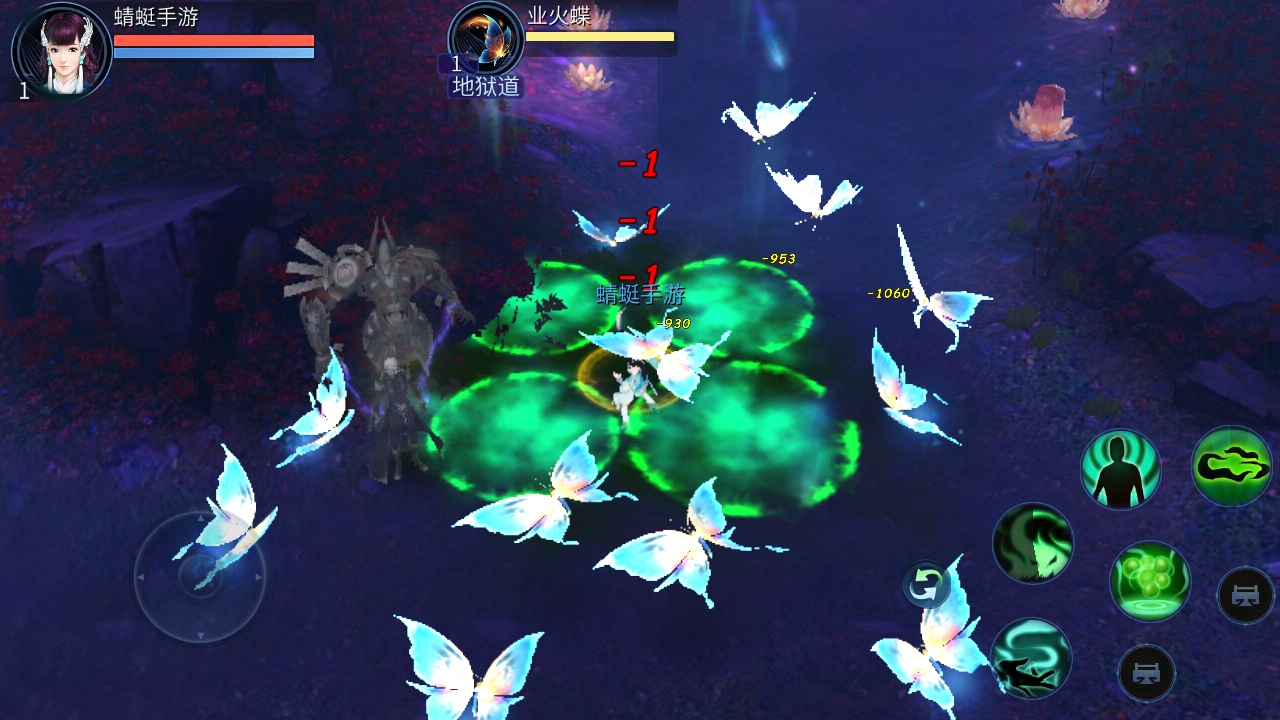Click the circular arrows switch-target button
Image resolution: width=1280 pixels, height=720 pixels.
(925, 585)
